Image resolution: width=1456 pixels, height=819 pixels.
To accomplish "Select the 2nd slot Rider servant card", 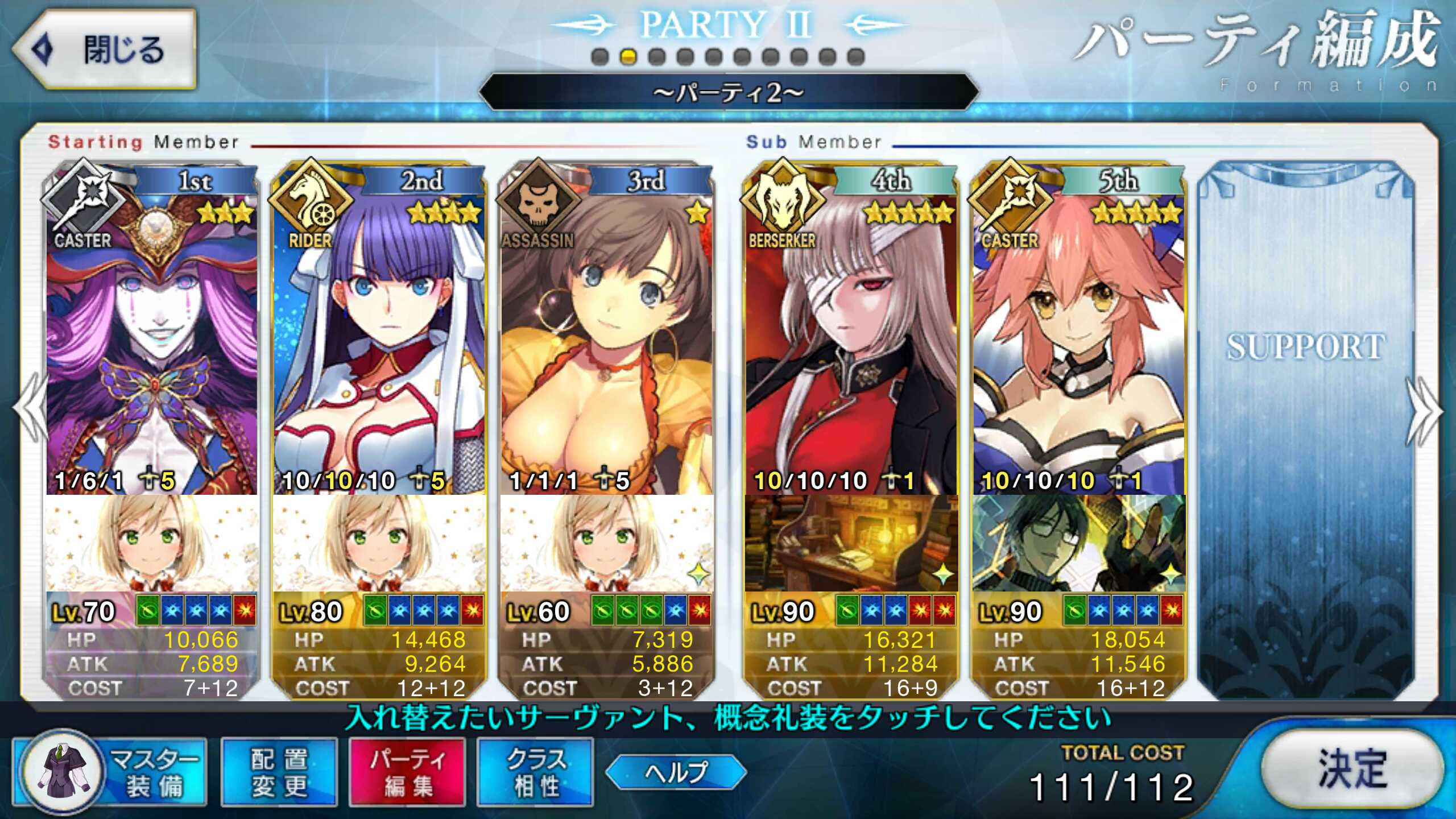I will tap(379, 341).
